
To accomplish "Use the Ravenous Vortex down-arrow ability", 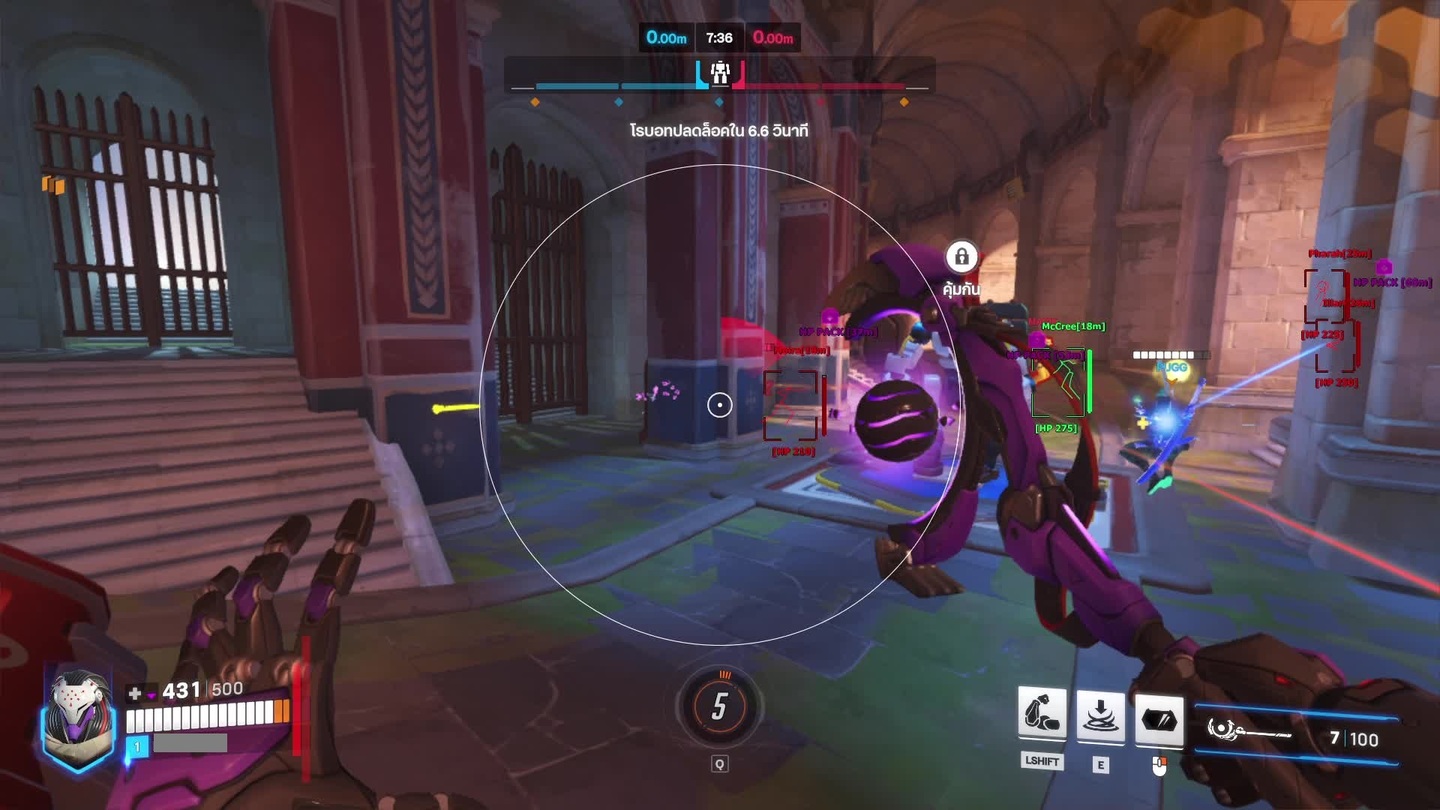I will (x=1100, y=716).
